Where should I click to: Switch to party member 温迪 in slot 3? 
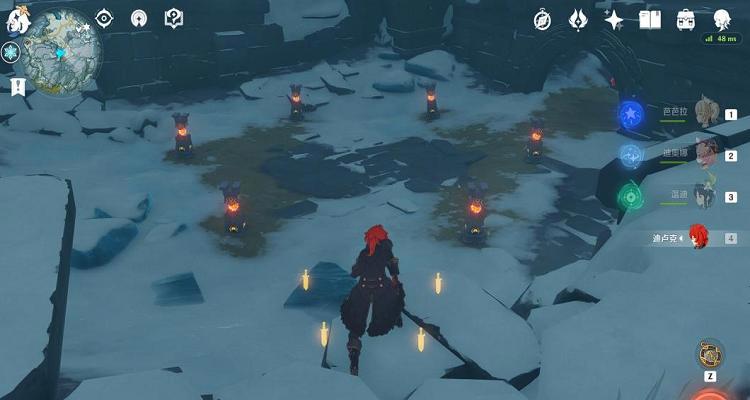[x=706, y=195]
